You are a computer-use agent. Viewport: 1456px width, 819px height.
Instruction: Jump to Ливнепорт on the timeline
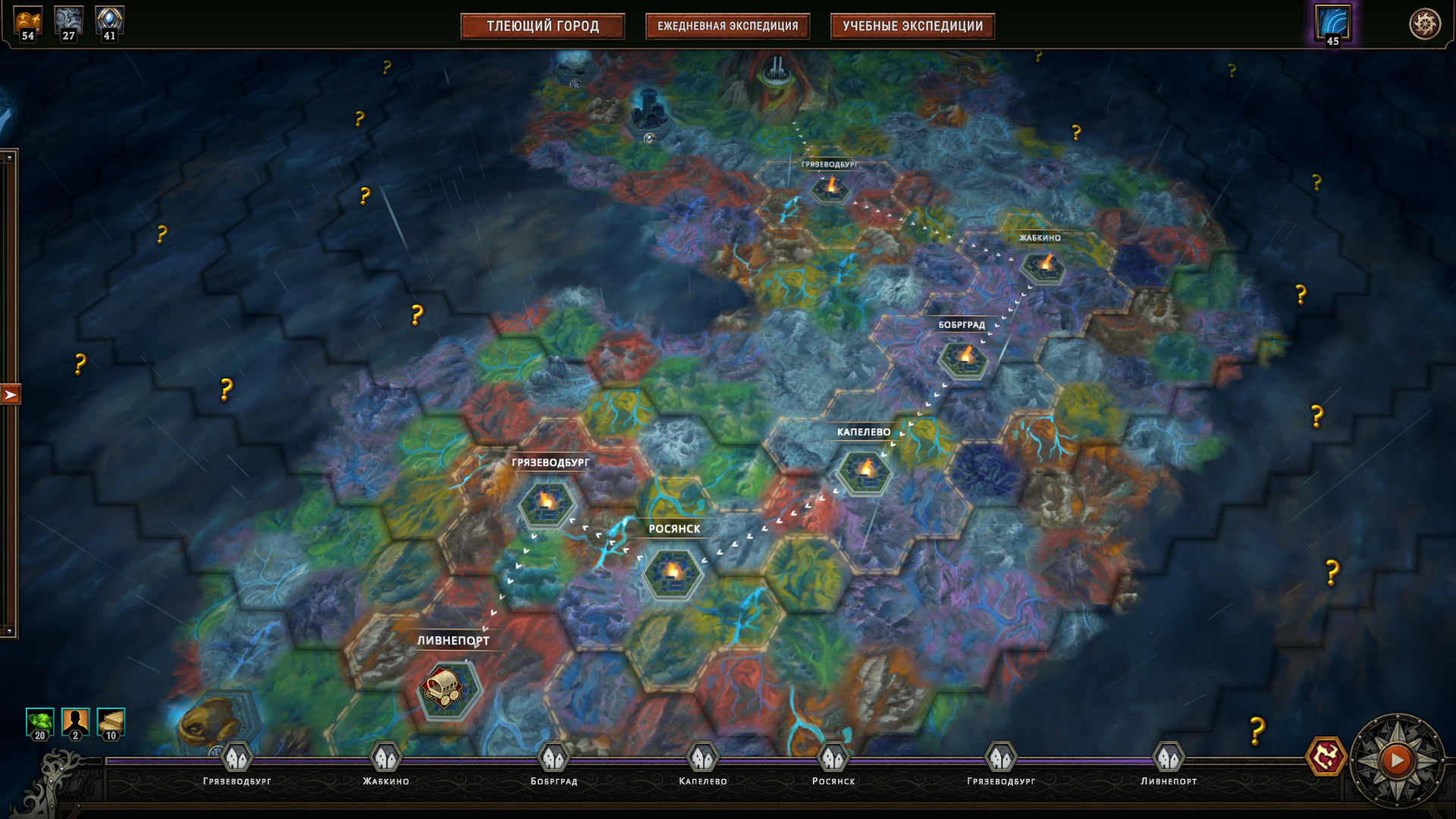1169,758
